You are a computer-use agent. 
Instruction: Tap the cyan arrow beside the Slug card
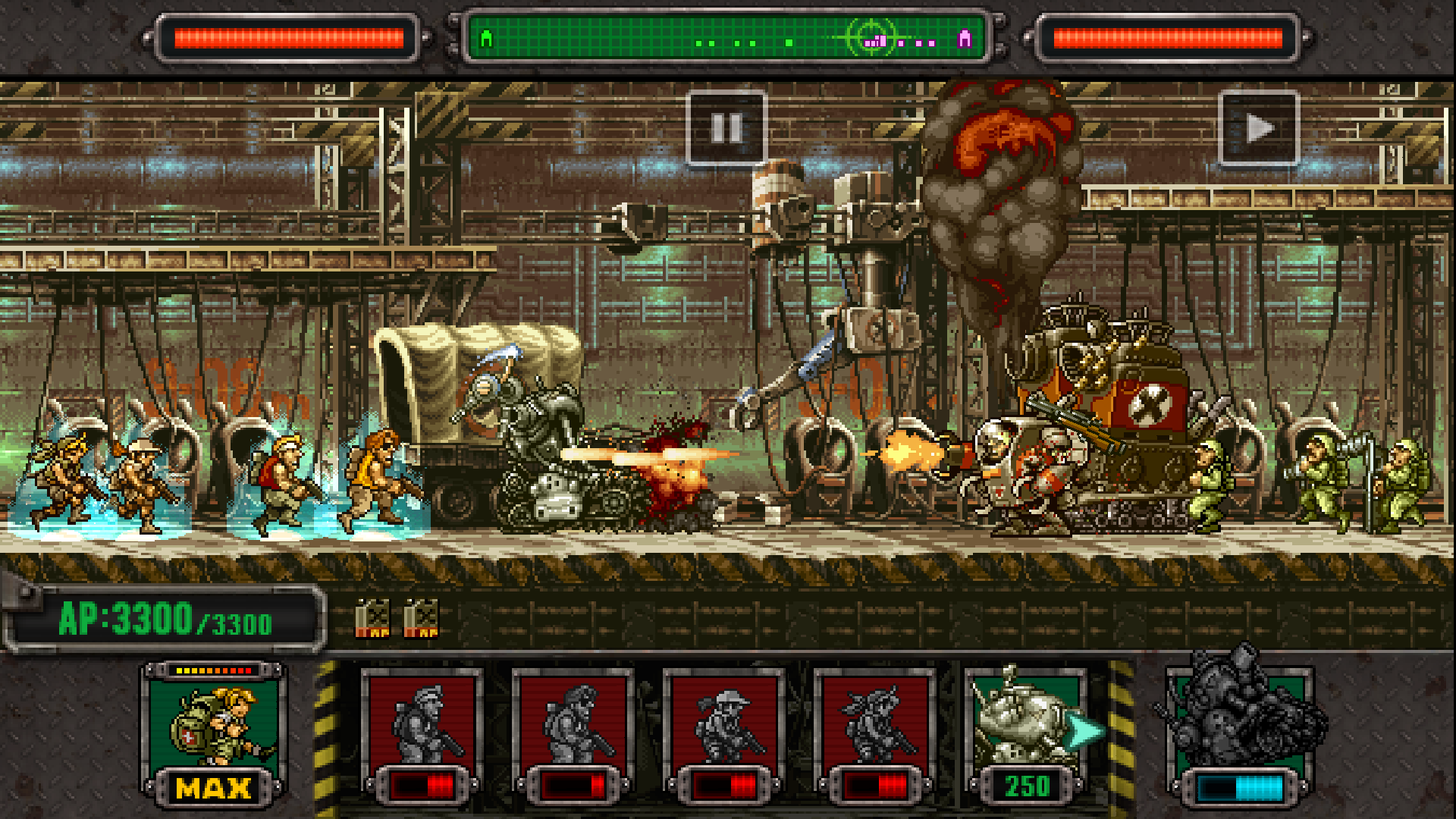(x=1084, y=728)
